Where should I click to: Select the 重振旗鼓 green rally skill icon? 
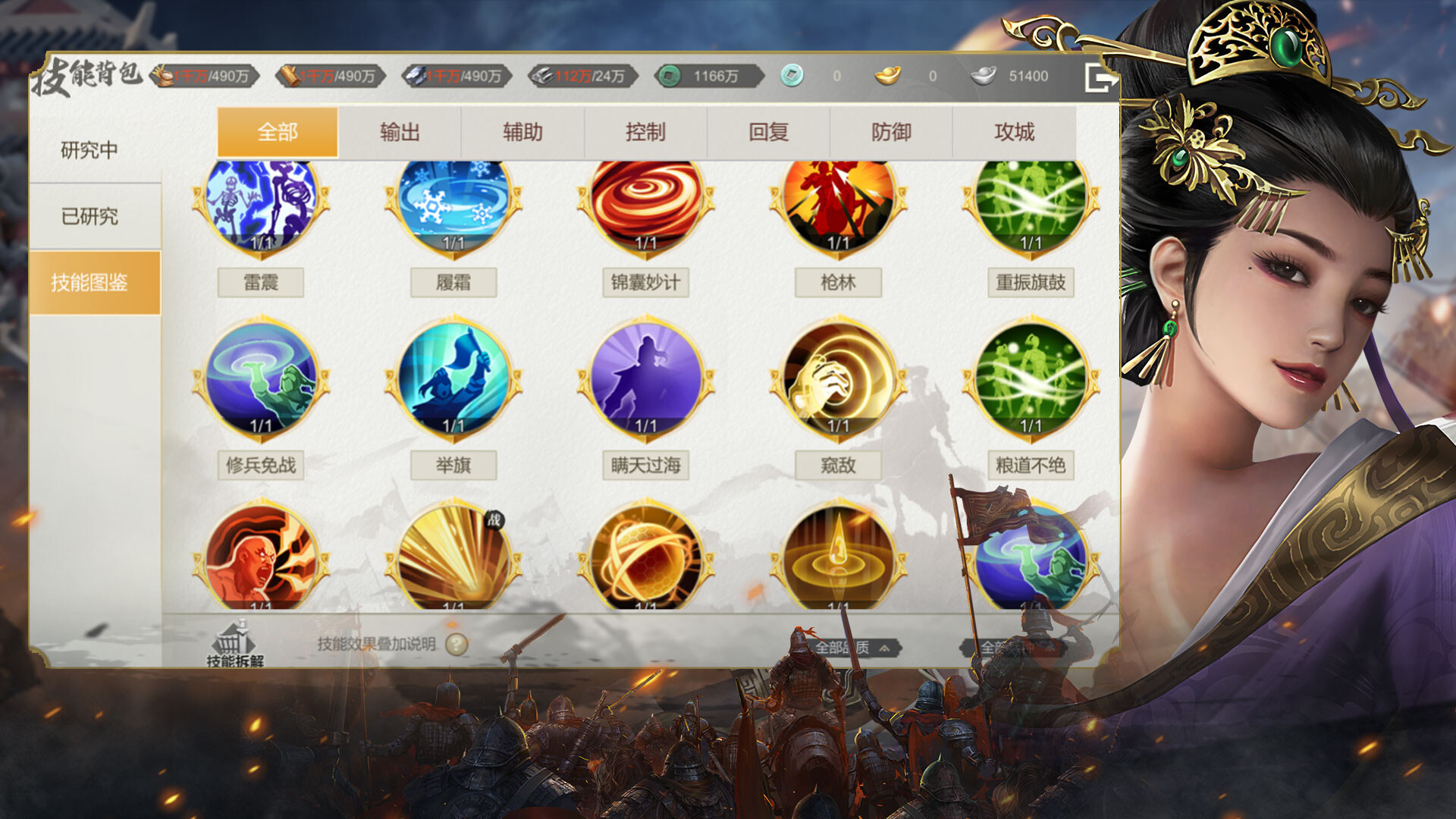click(x=1031, y=206)
